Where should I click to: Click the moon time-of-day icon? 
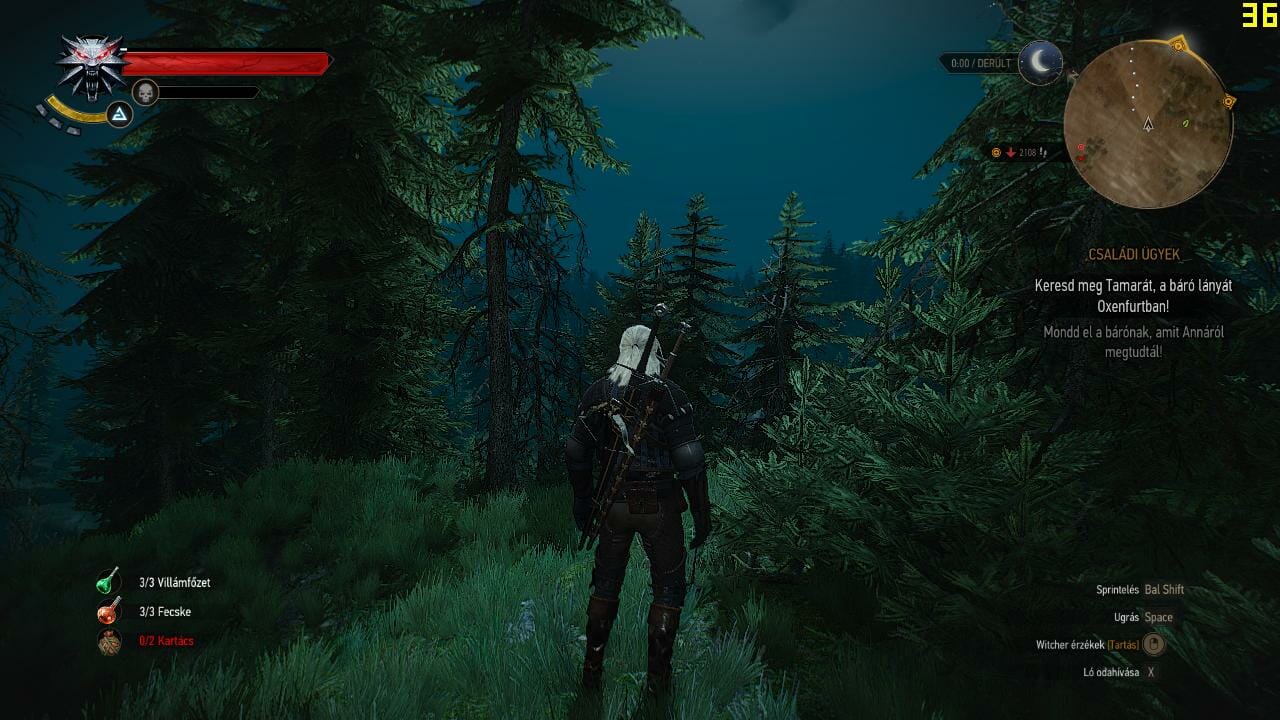click(x=1041, y=63)
